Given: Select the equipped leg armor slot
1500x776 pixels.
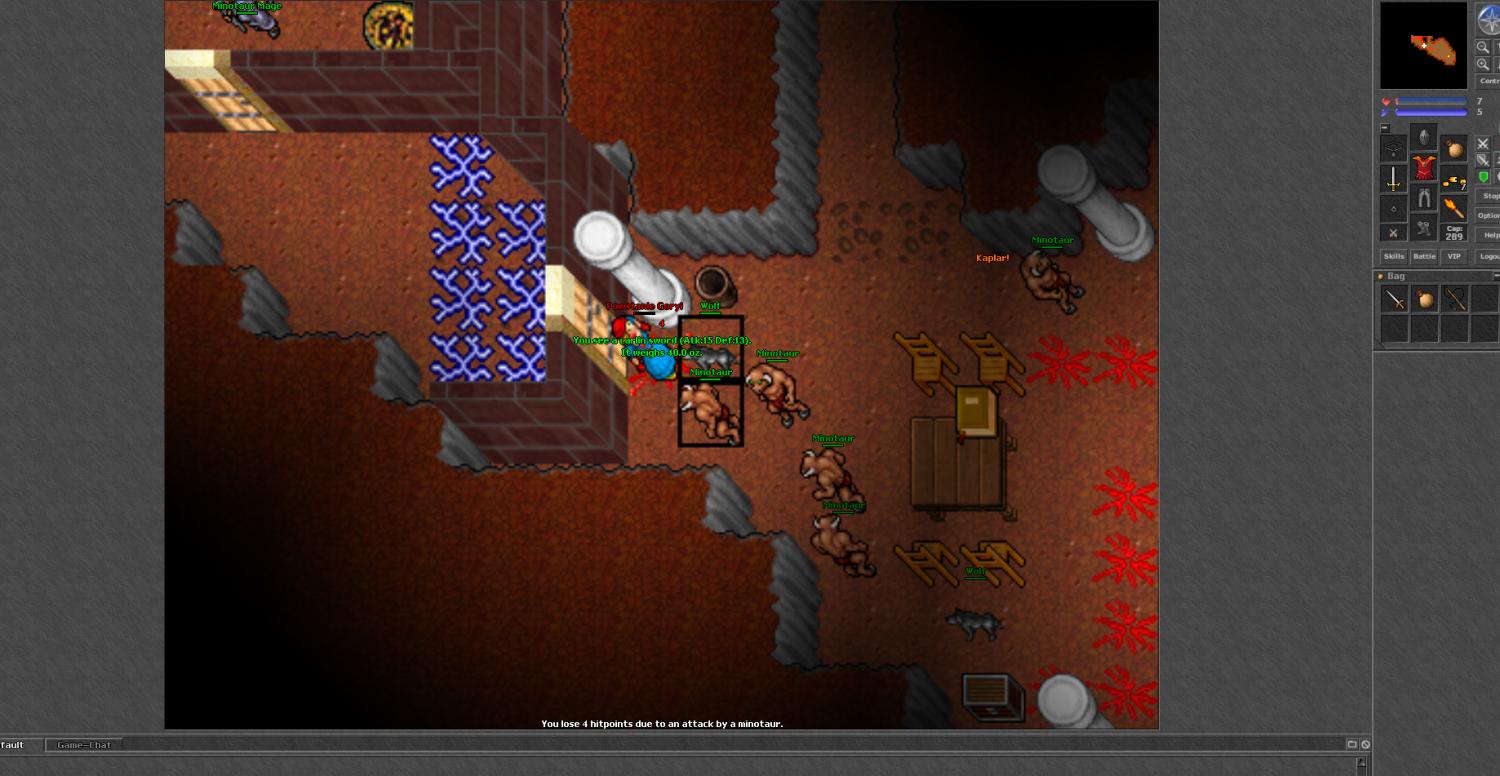Looking at the screenshot, I should click(1424, 198).
